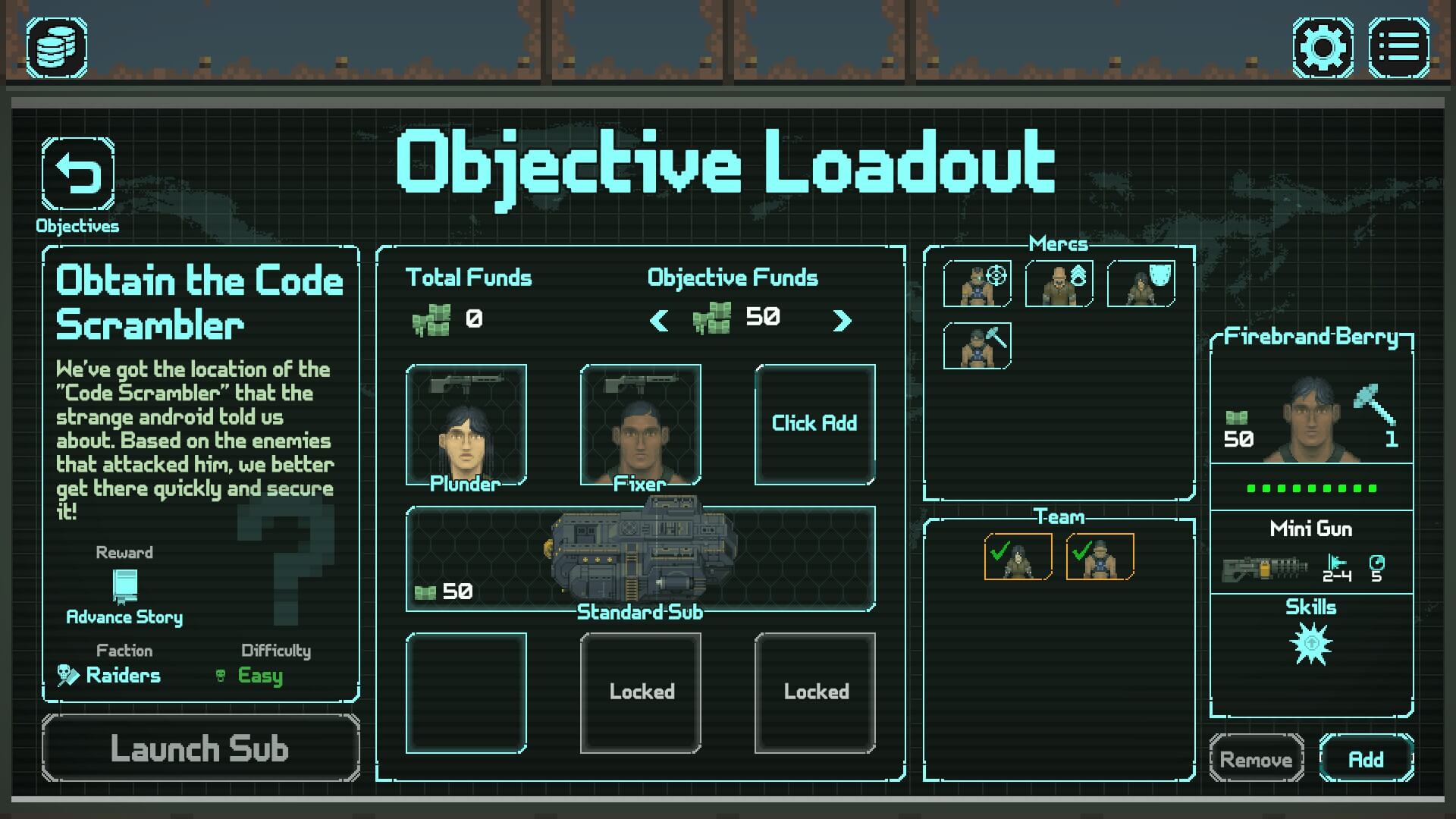Inspect Firebrand Berry's starburst skill icon
Image resolution: width=1456 pixels, height=819 pixels.
click(x=1311, y=644)
